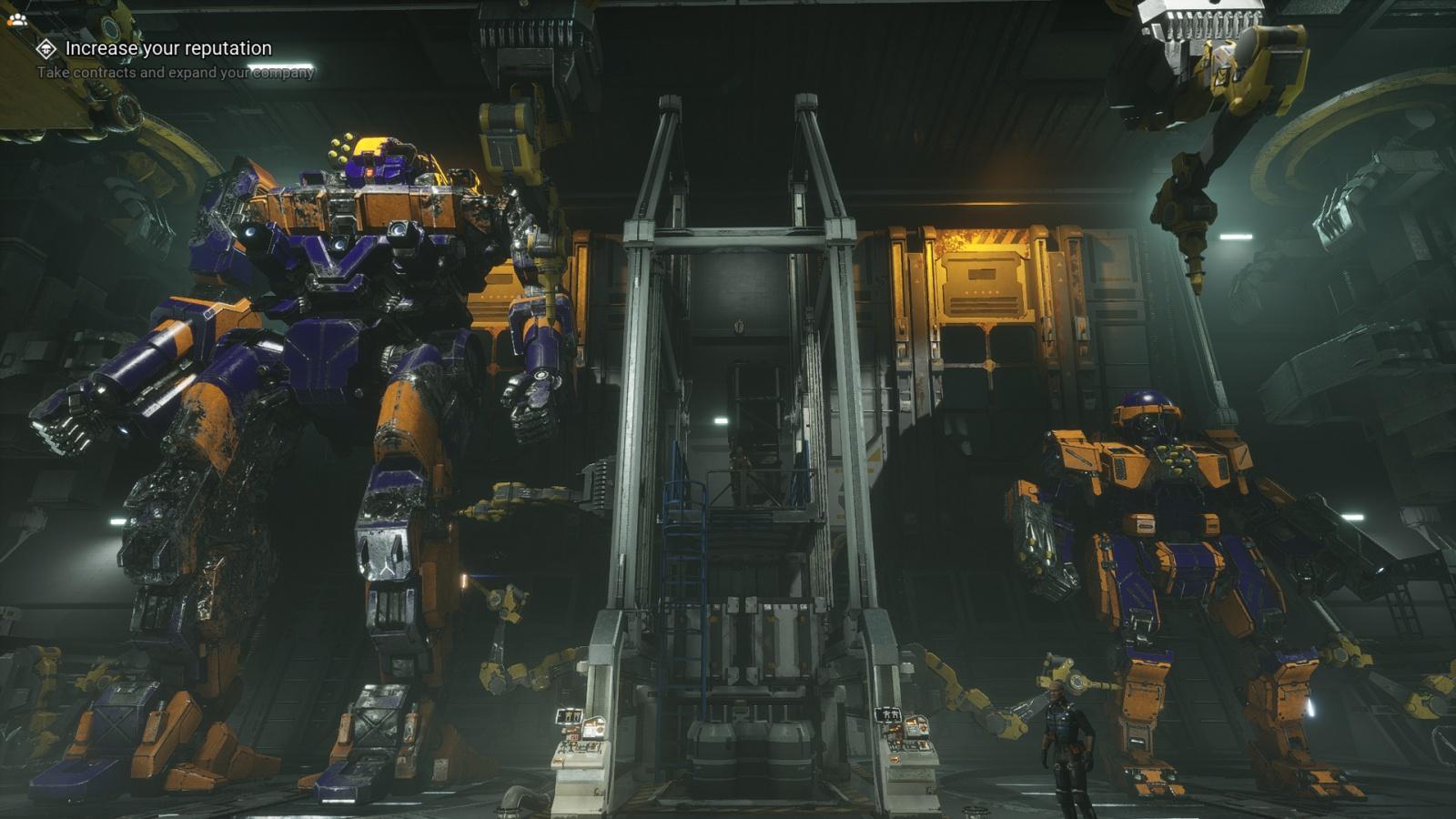Image resolution: width=1456 pixels, height=819 pixels.
Task: Click the small lit indicator on left console keypad
Action: [x=559, y=760]
